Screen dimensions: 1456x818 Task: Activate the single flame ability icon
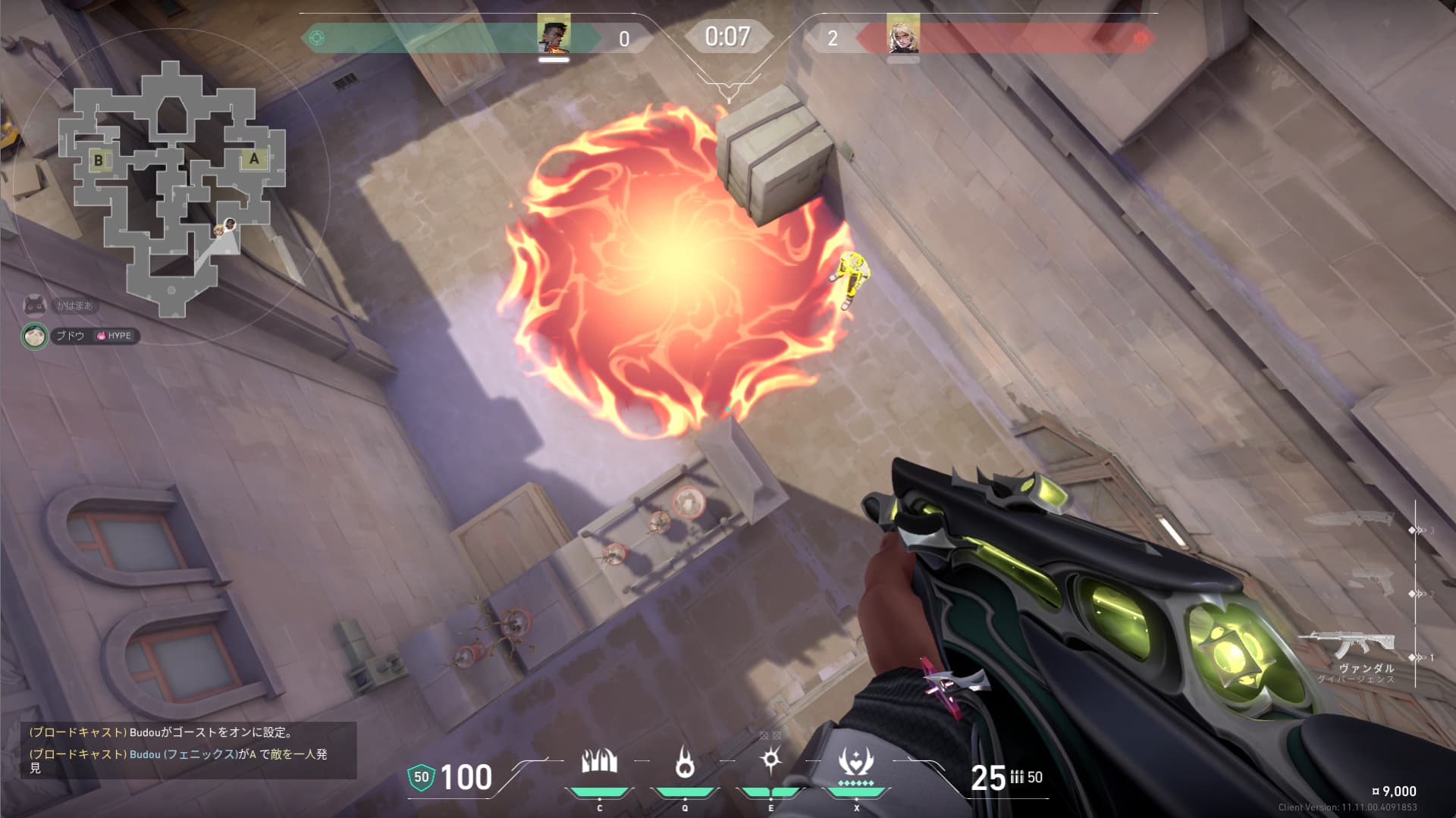click(685, 762)
